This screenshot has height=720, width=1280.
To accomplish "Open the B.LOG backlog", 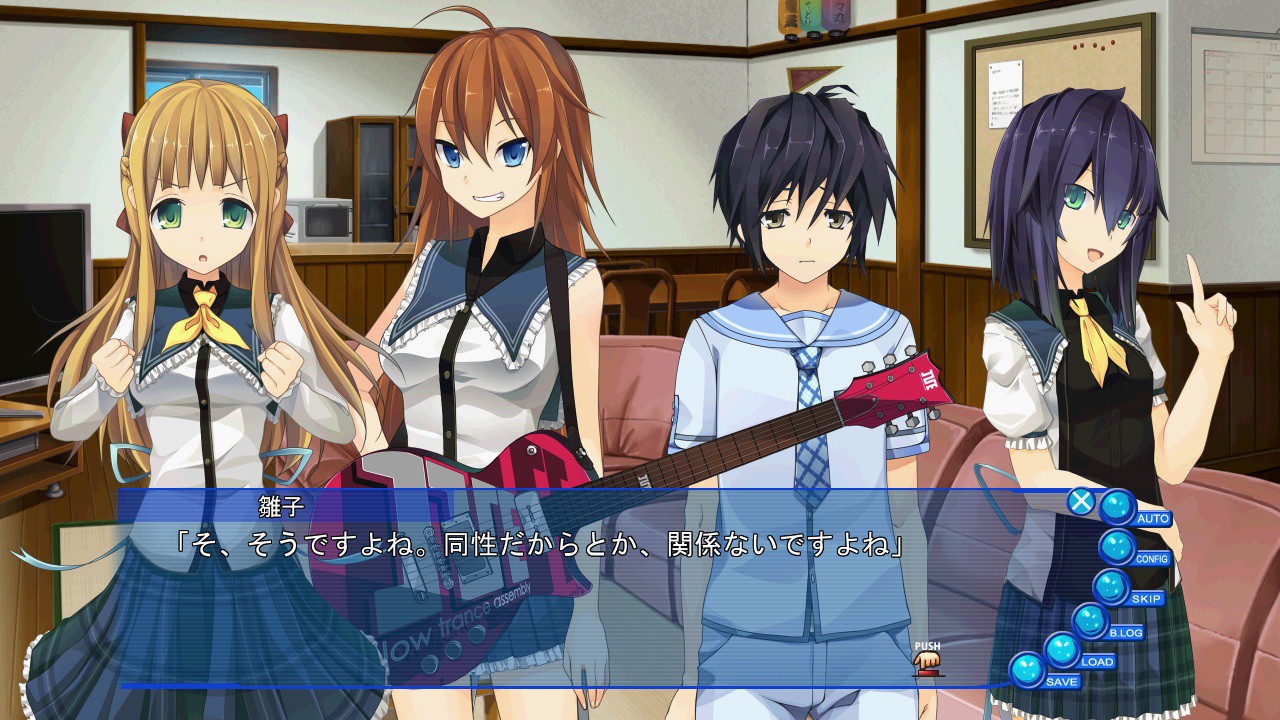I will pos(1091,621).
